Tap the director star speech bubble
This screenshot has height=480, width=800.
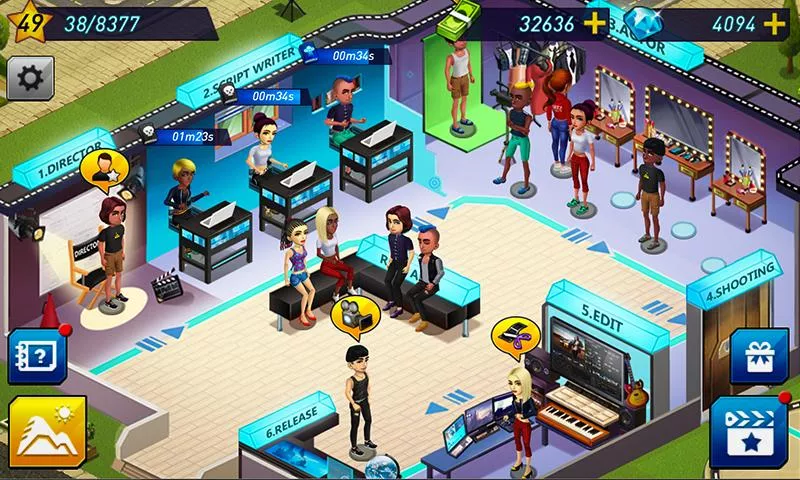103,171
